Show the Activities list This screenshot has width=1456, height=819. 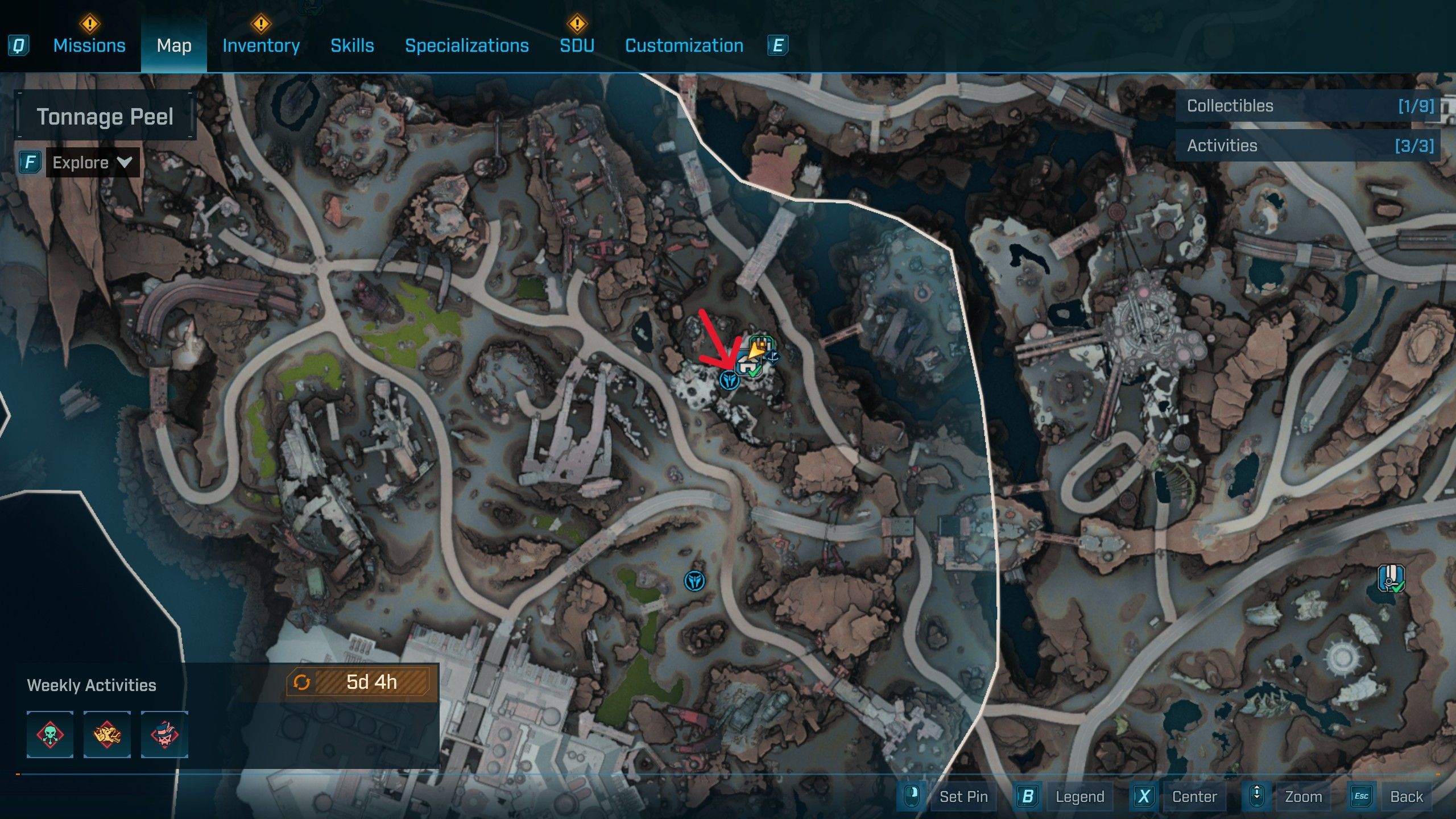(x=1308, y=146)
